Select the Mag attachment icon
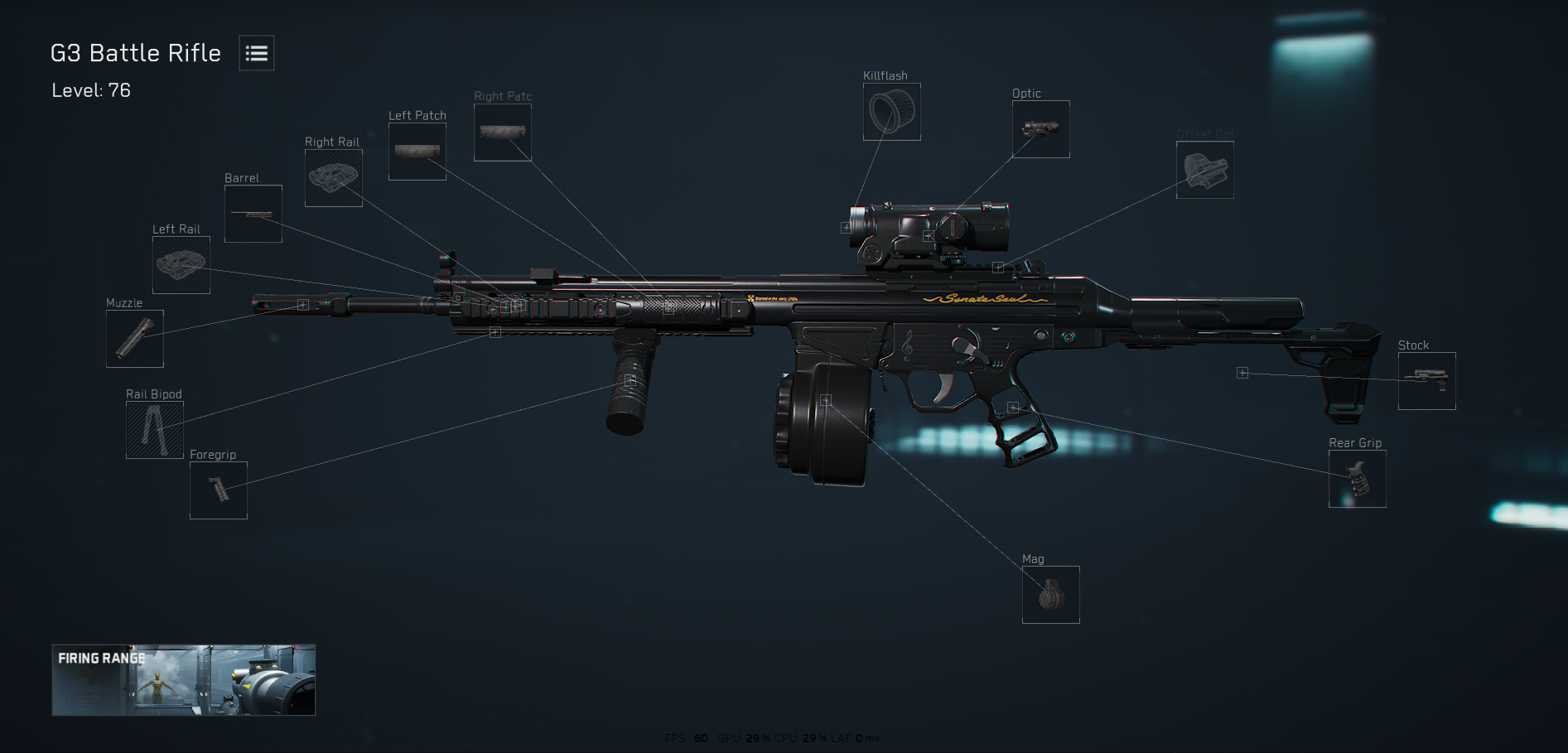This screenshot has height=753, width=1568. click(x=1050, y=595)
